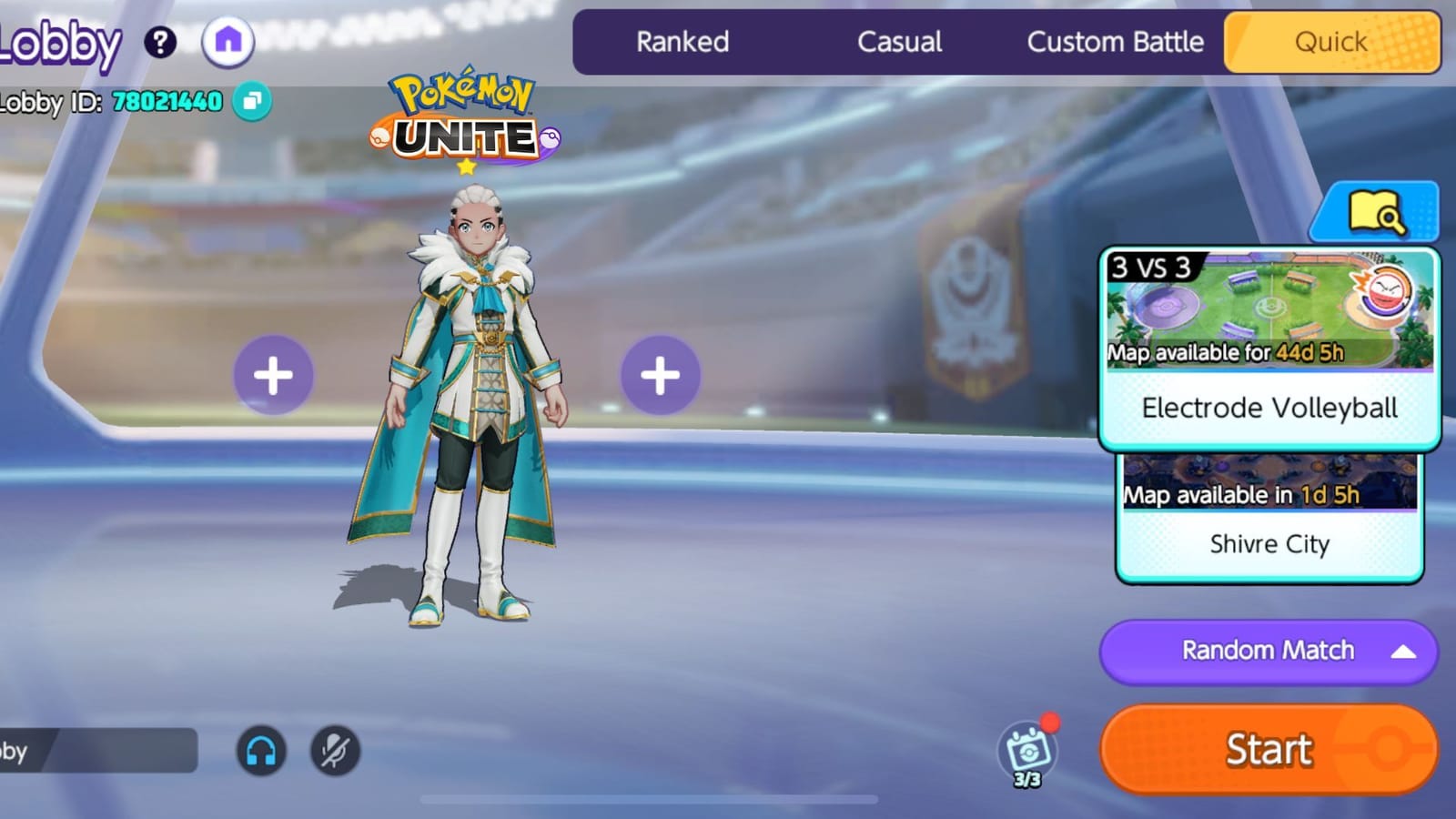Select the Casual match tab
1456x819 pixels.
pyautogui.click(x=899, y=42)
